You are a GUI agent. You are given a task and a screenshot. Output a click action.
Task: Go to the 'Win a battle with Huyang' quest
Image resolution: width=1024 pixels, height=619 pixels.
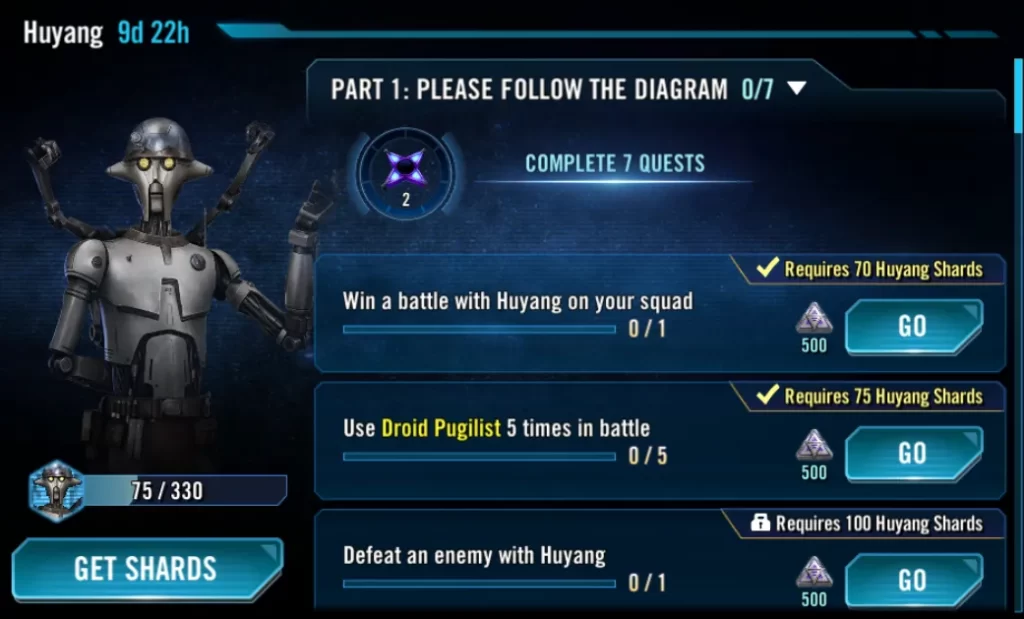tap(912, 326)
